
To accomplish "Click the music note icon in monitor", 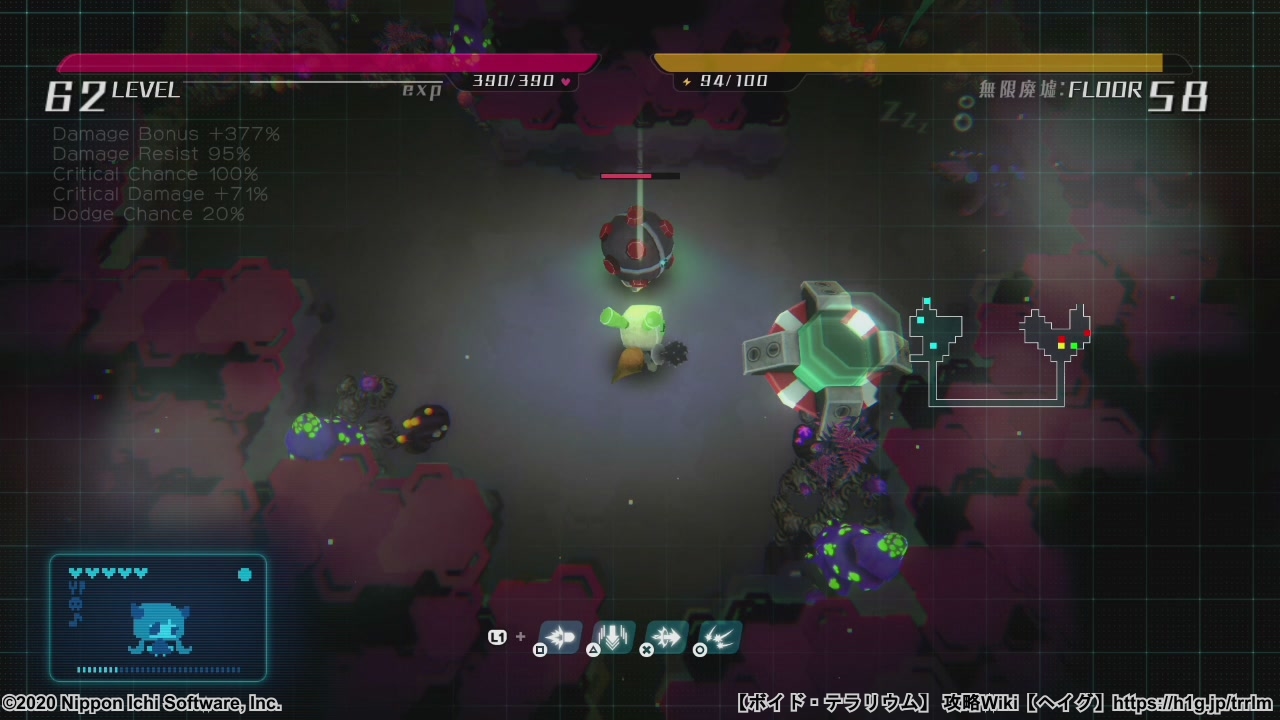I will point(75,620).
